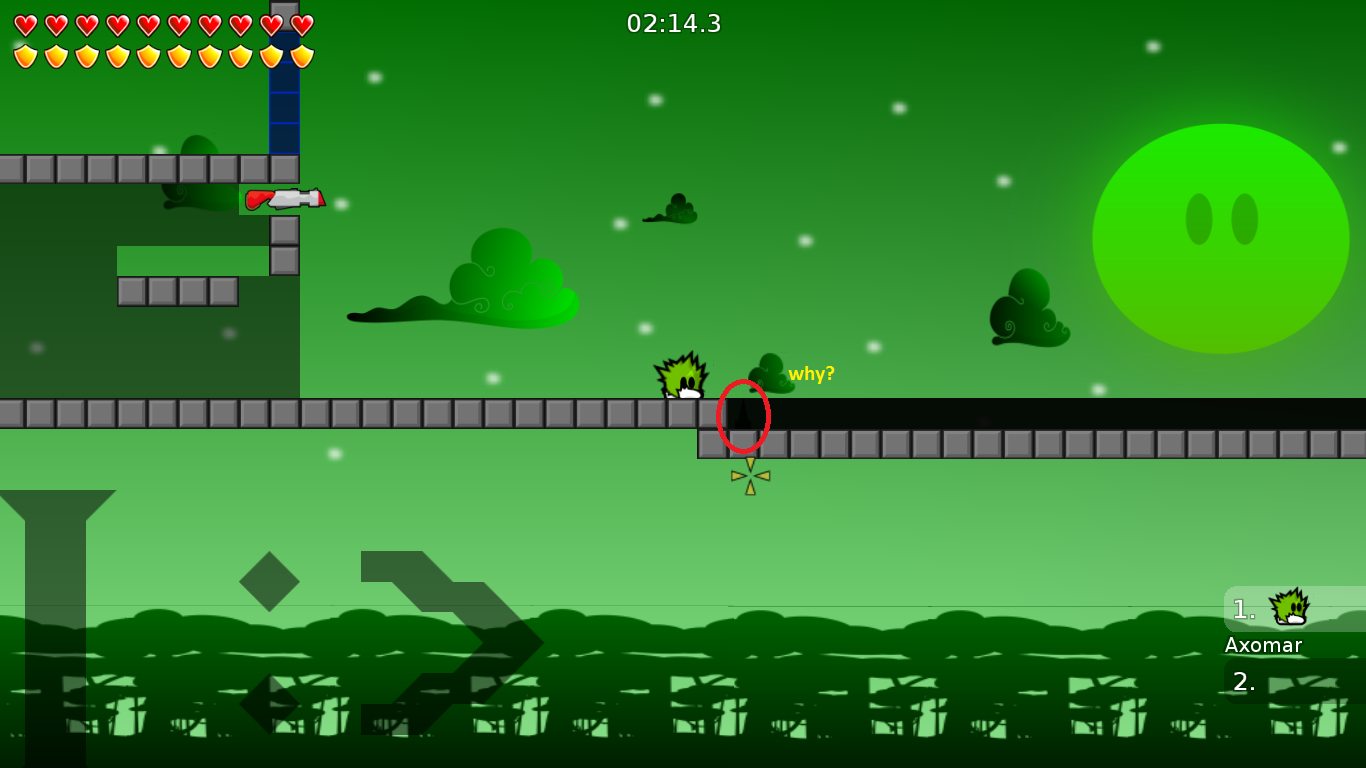The height and width of the screenshot is (768, 1366).
Task: Expand the scoreboard entry labeled 2
Action: coord(1243,683)
